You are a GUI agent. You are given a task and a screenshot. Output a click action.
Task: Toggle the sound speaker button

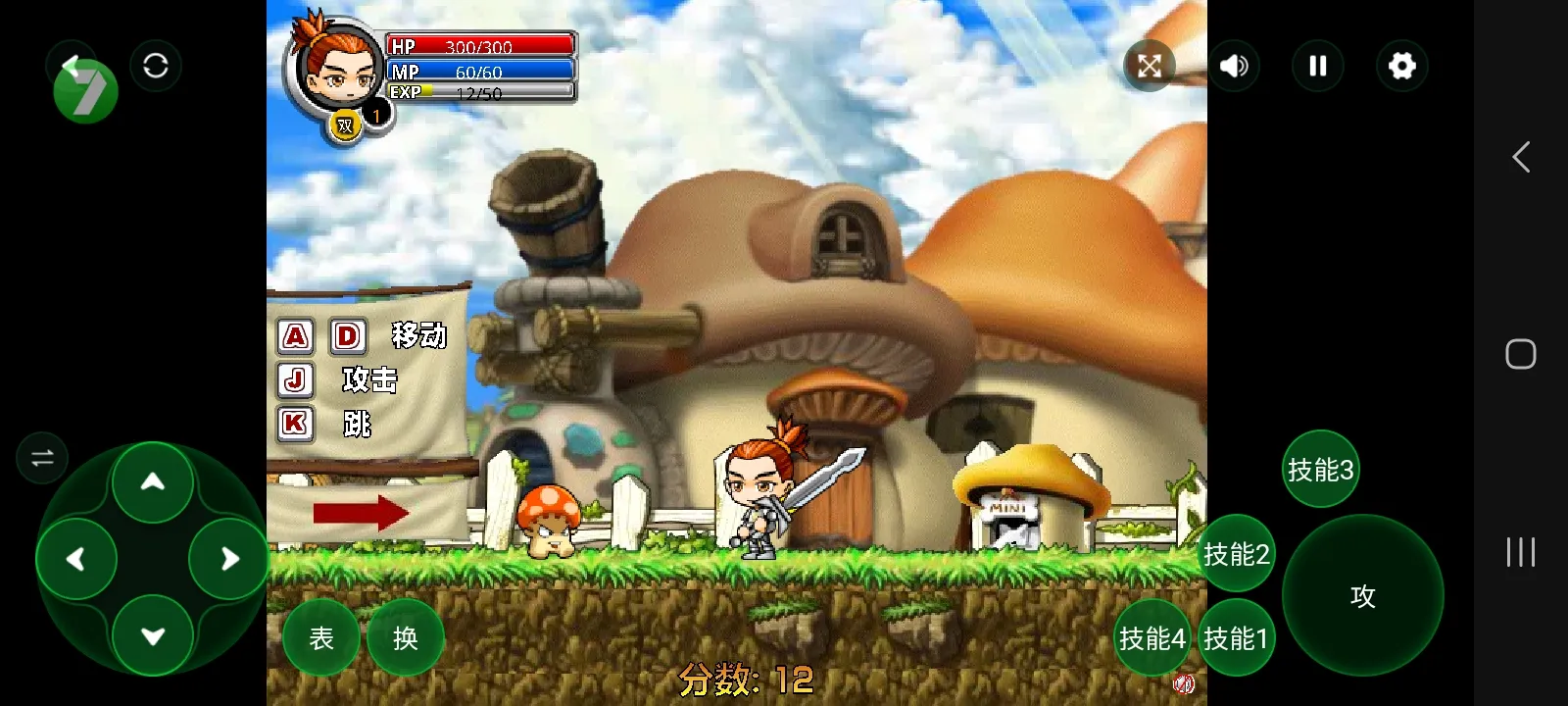[1234, 66]
